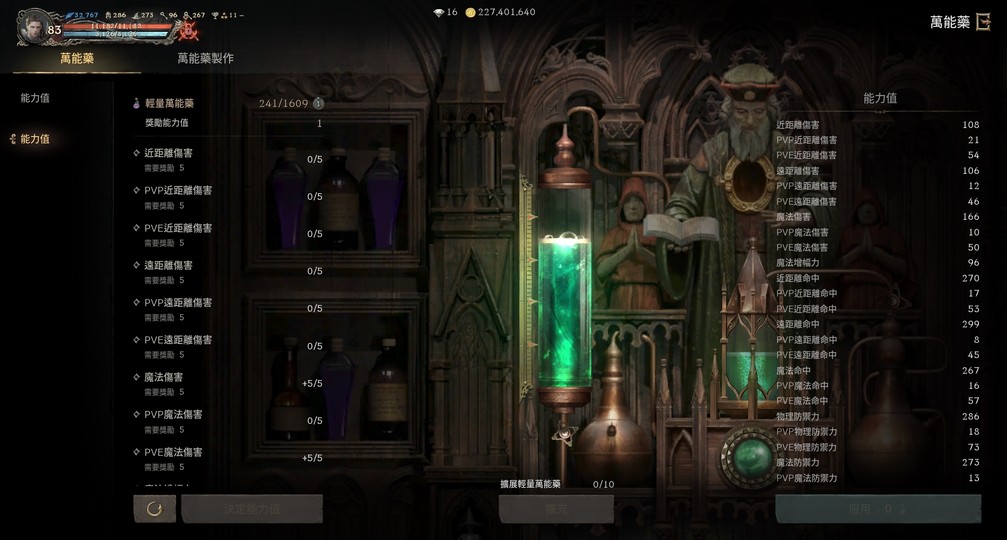Exit the 萬能藥 screen via door icon
Image resolution: width=1007 pixels, height=540 pixels.
click(x=986, y=22)
